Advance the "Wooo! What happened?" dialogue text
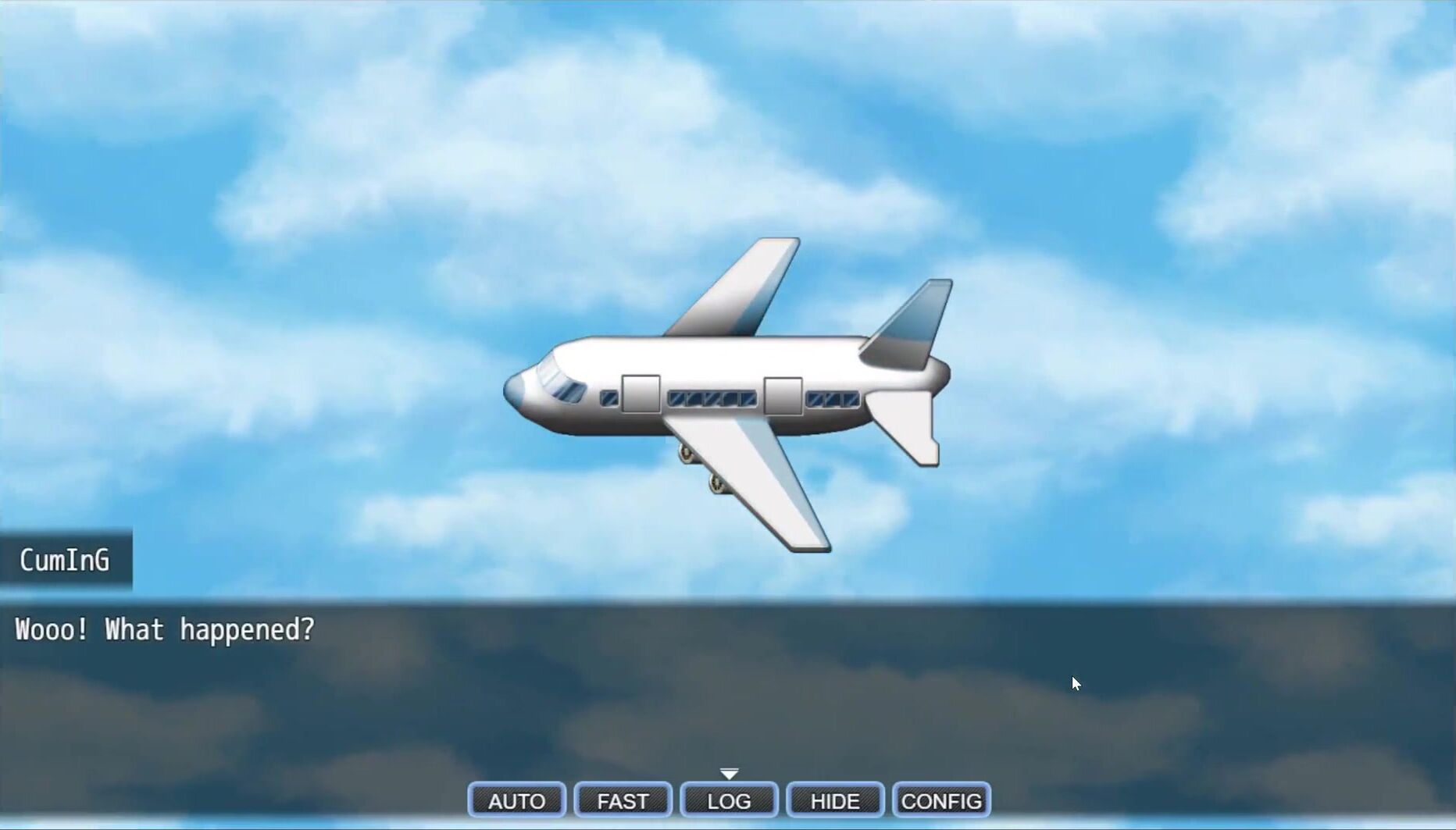Screen dimensions: 1456x830 (x=726, y=687)
